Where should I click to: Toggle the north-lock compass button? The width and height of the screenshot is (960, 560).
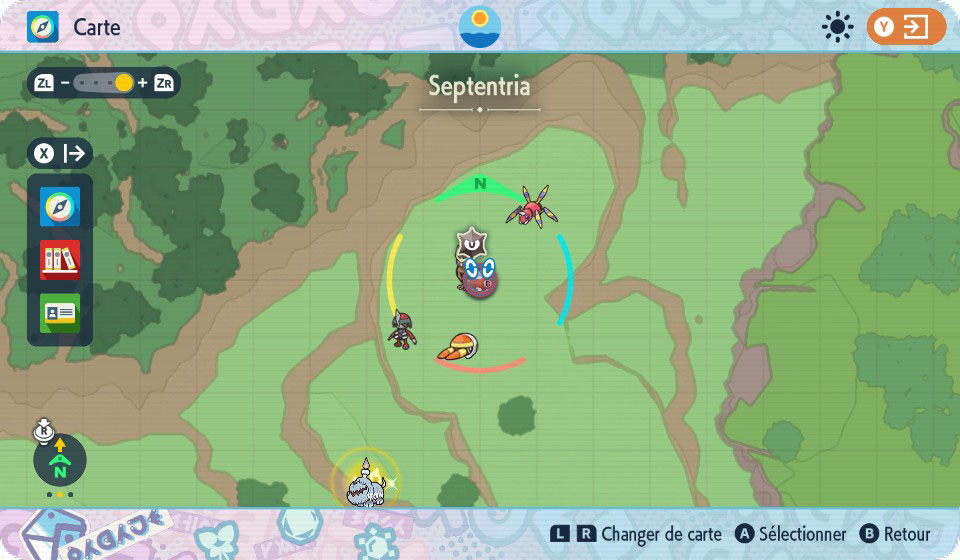[x=60, y=461]
